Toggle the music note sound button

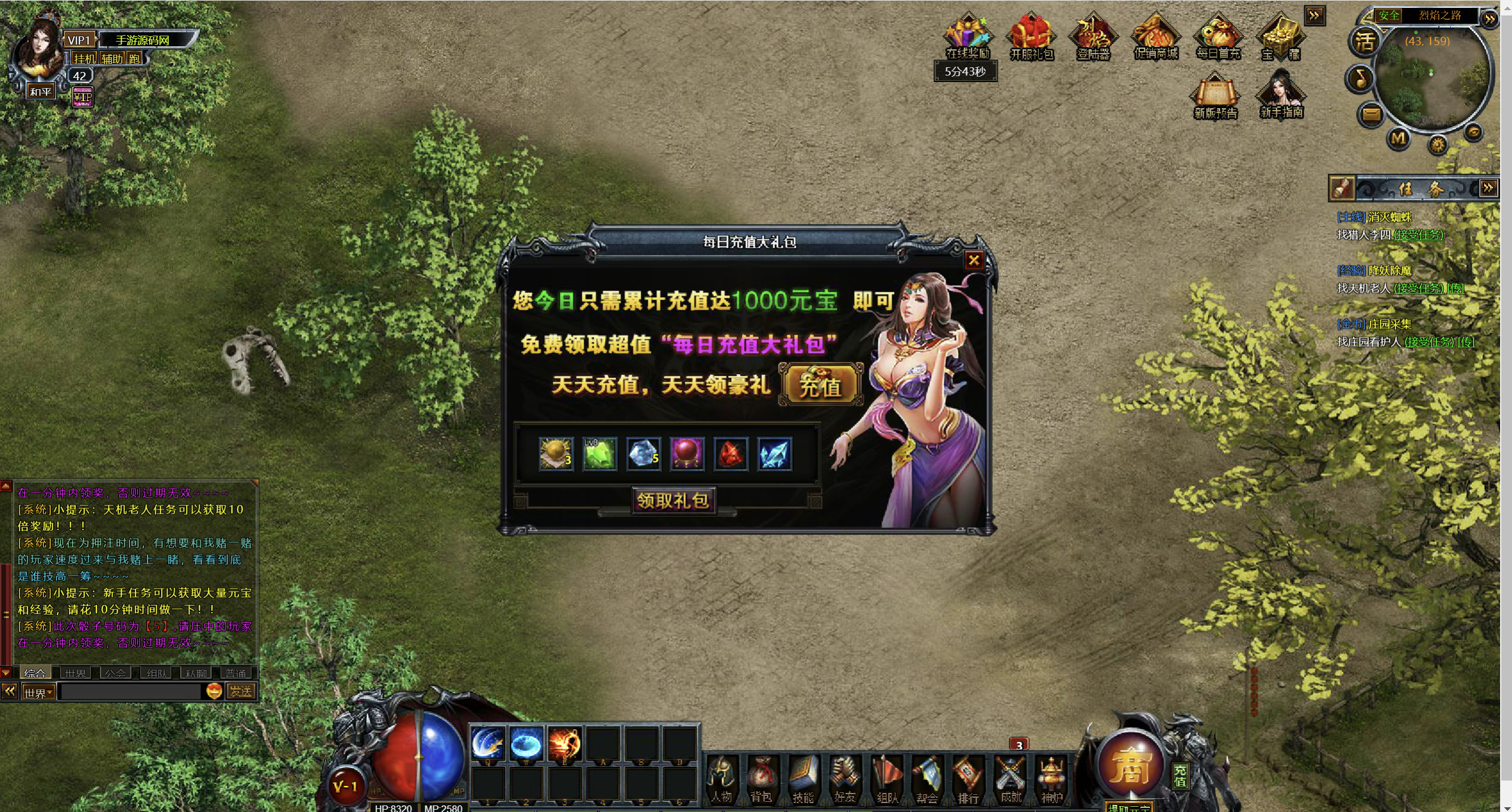tap(1360, 78)
